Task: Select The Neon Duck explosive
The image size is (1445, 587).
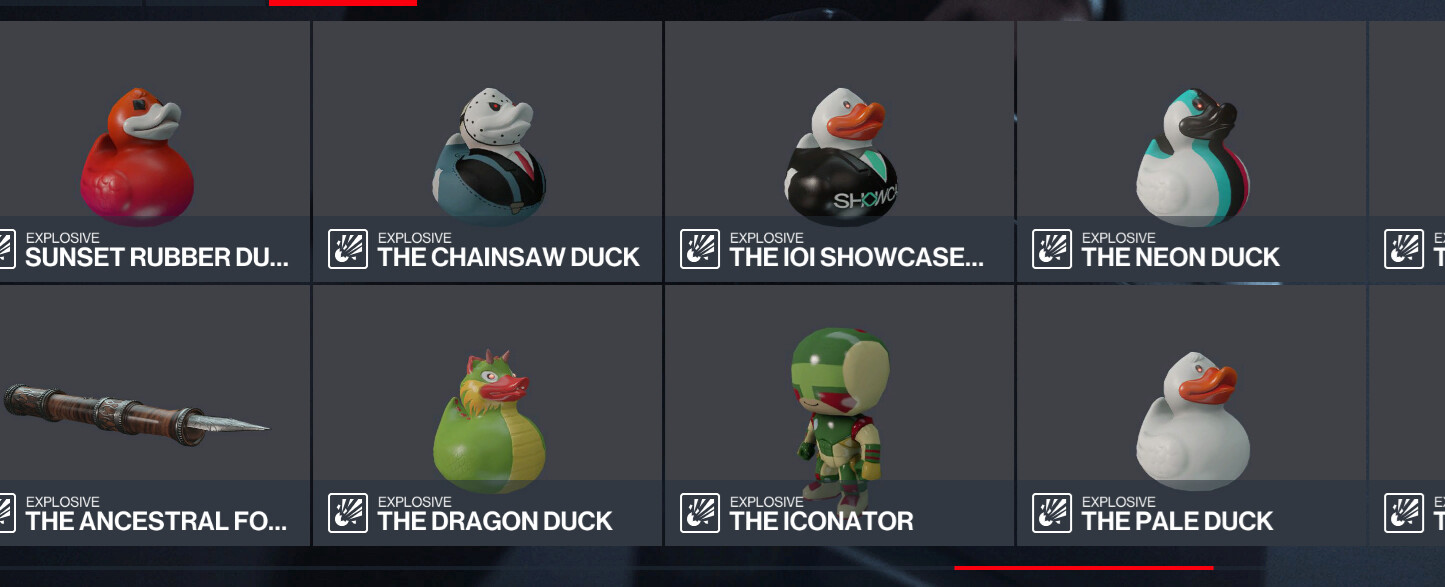Action: (x=1192, y=152)
